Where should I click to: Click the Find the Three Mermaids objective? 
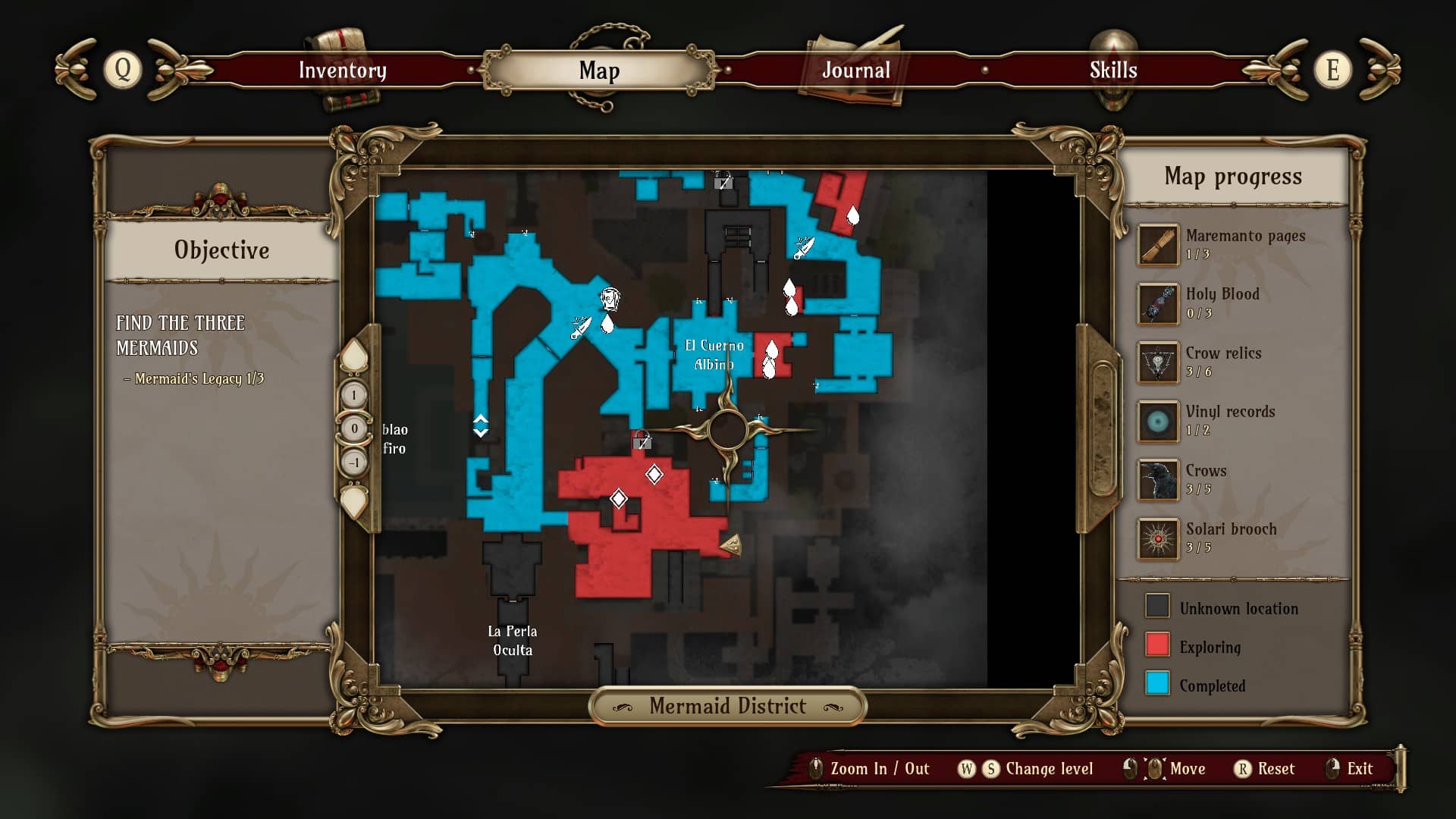180,335
